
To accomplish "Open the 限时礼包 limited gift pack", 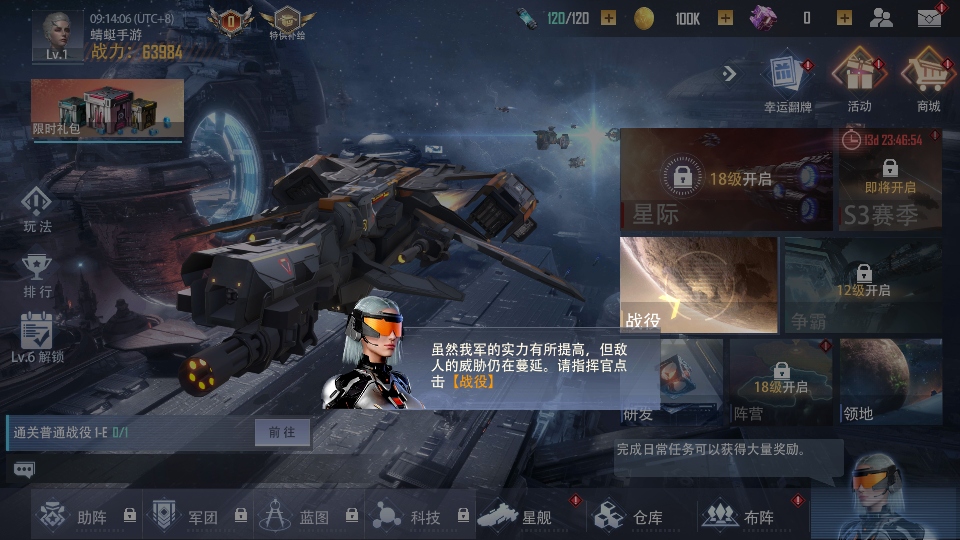I will click(107, 110).
